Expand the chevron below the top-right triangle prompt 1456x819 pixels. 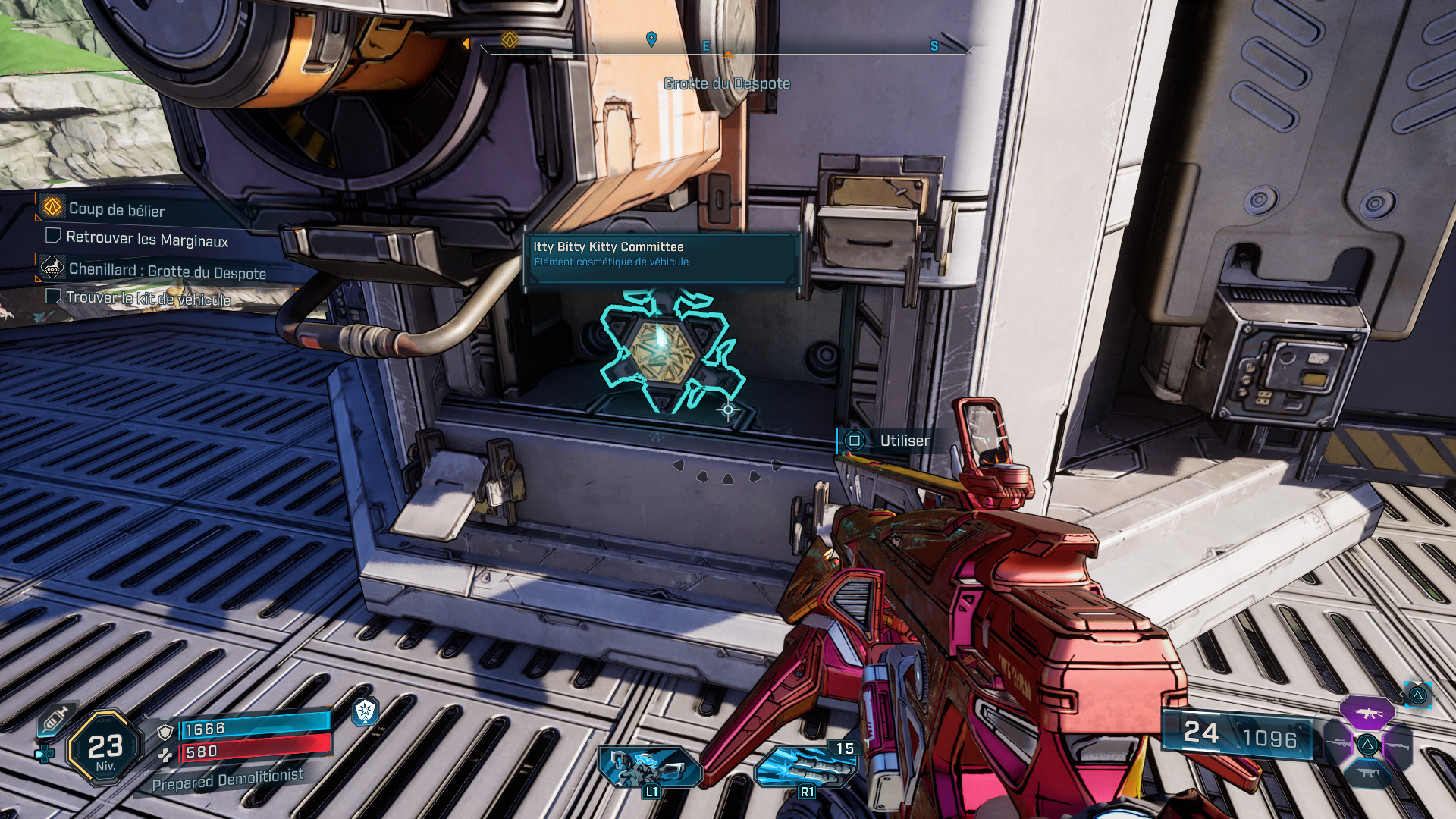[x=1418, y=711]
